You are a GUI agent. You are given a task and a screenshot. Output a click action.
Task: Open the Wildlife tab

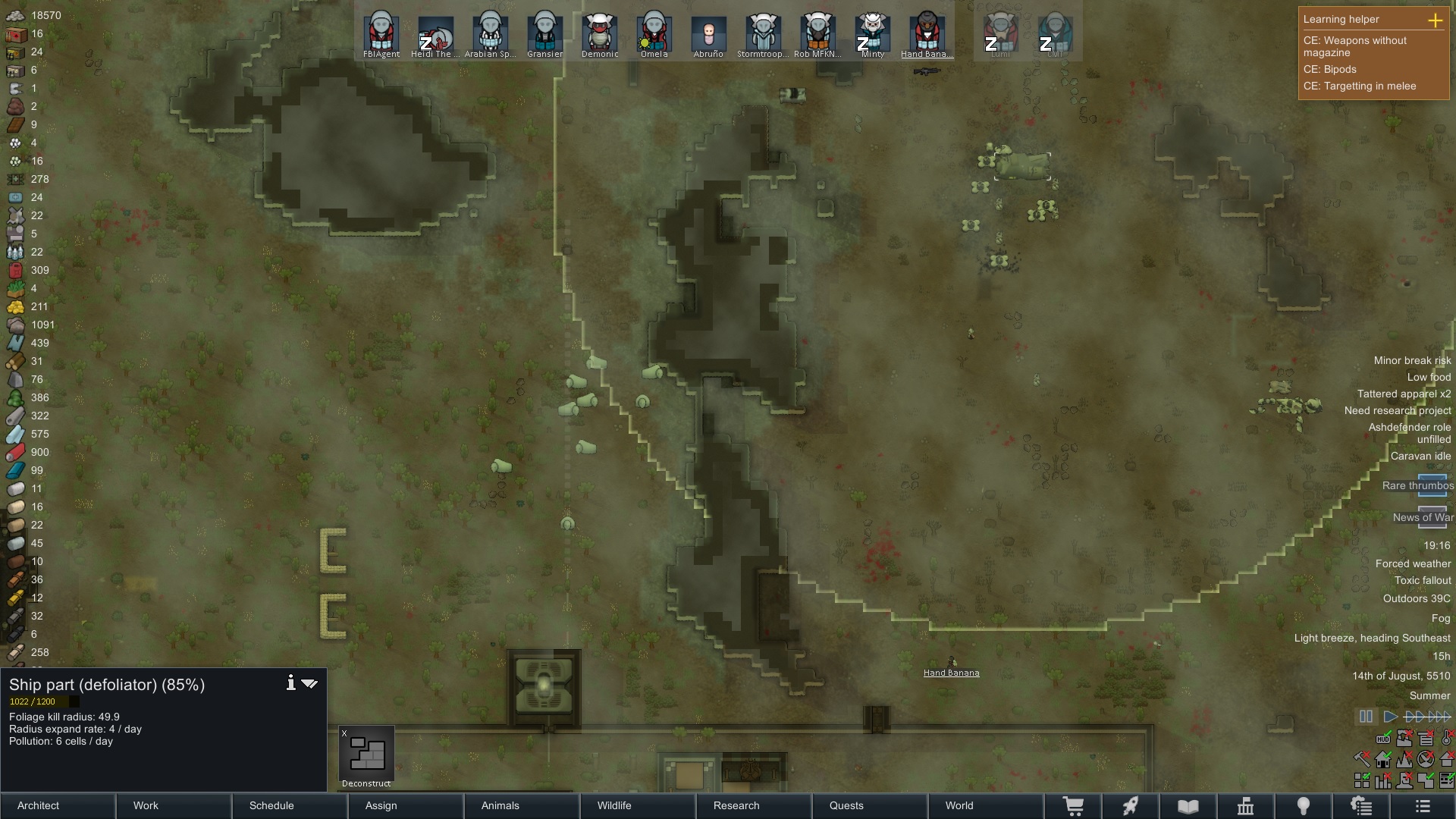615,805
